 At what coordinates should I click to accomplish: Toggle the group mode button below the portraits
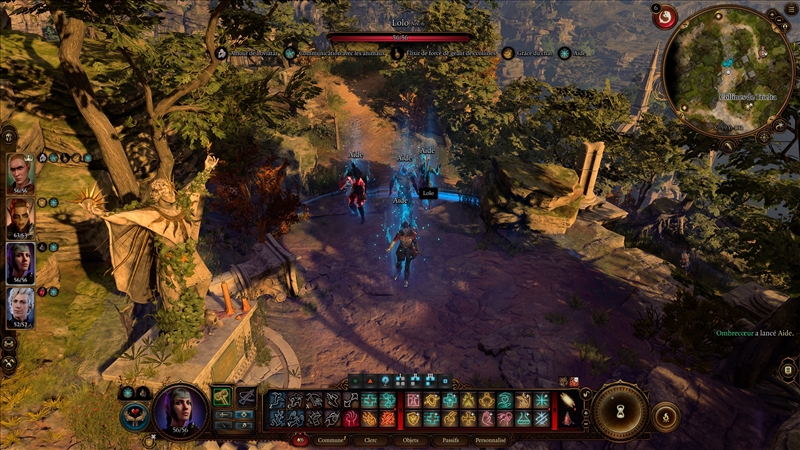click(9, 343)
